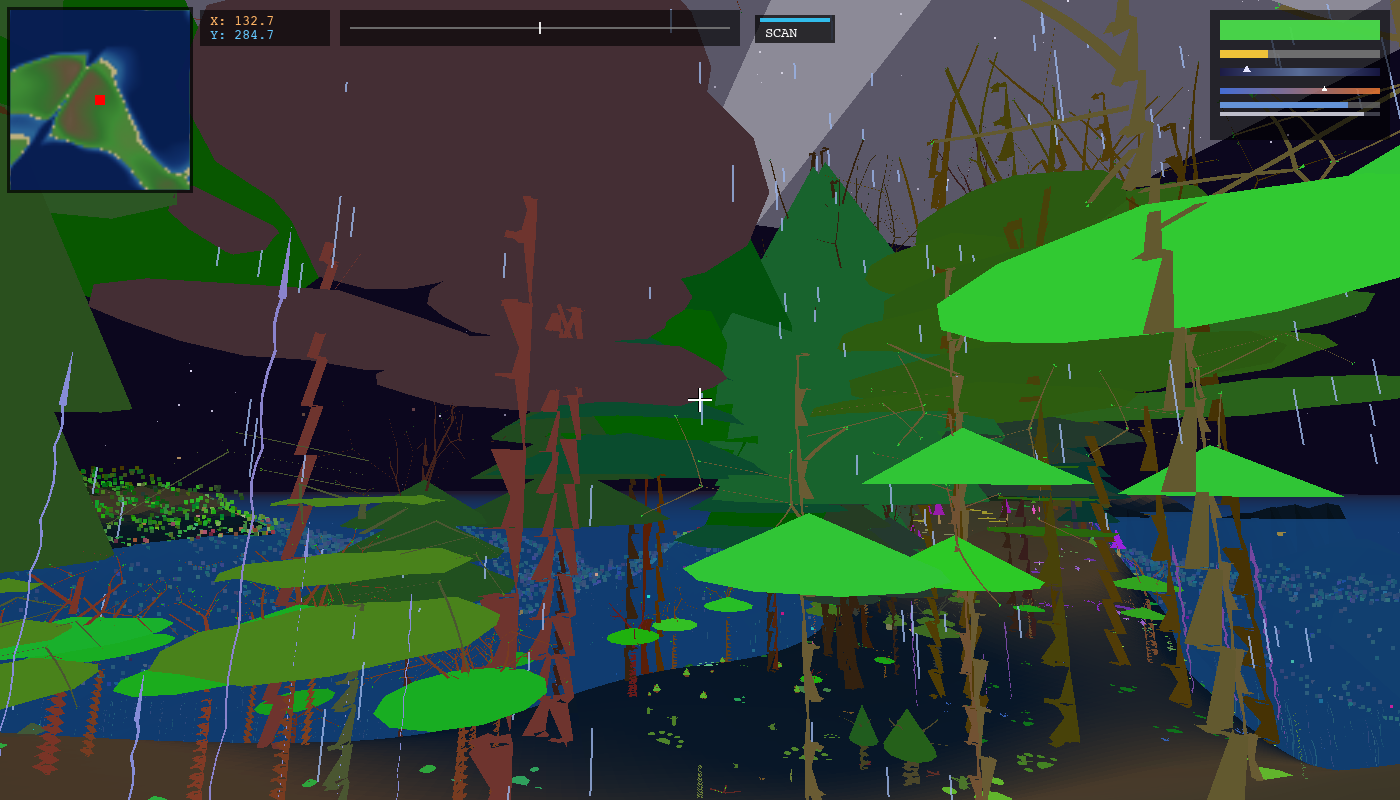Click the triangle marker on the blue-orange slider
1400x800 pixels.
pos(1325,89)
